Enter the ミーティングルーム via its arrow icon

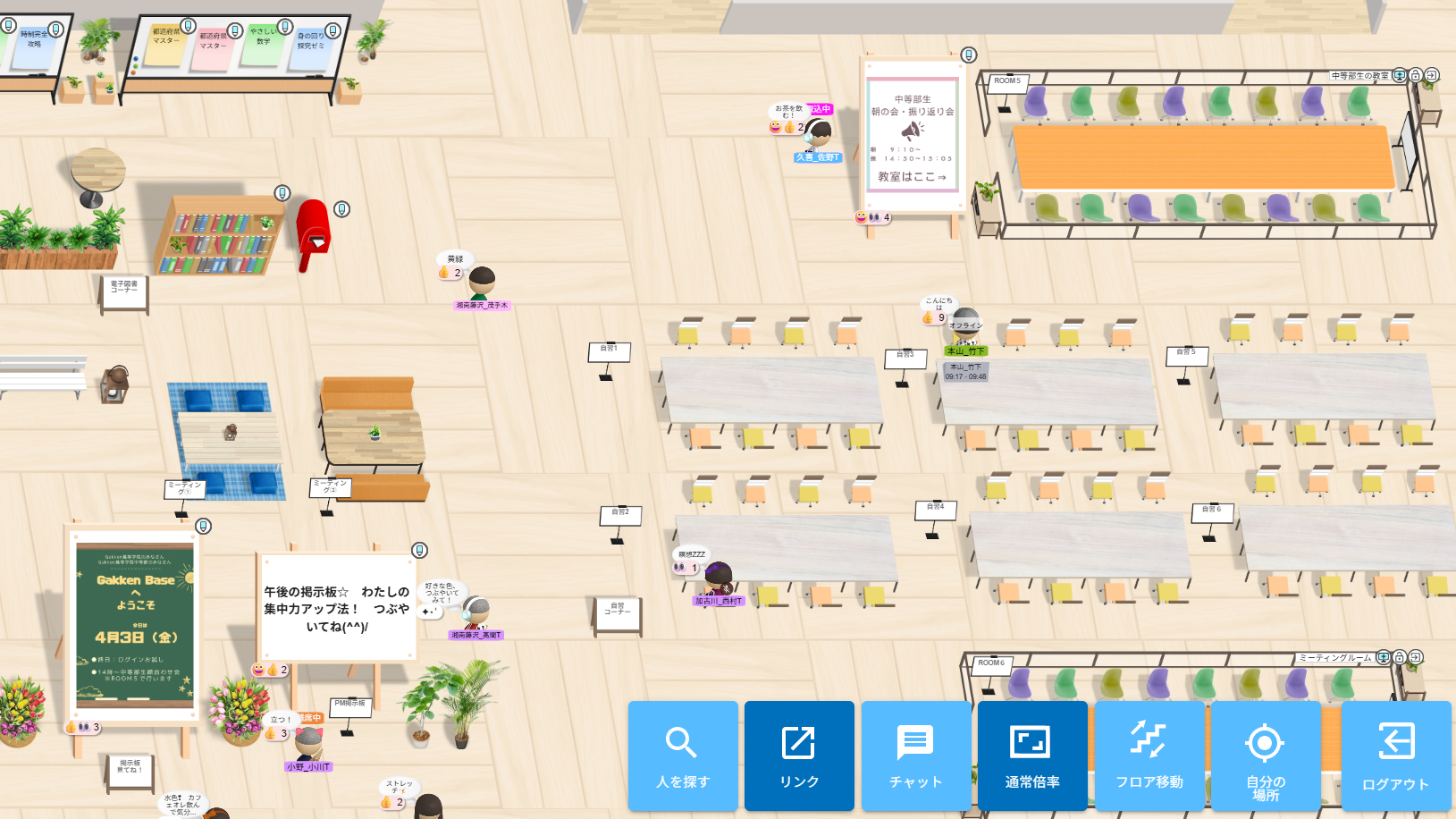pyautogui.click(x=1416, y=657)
